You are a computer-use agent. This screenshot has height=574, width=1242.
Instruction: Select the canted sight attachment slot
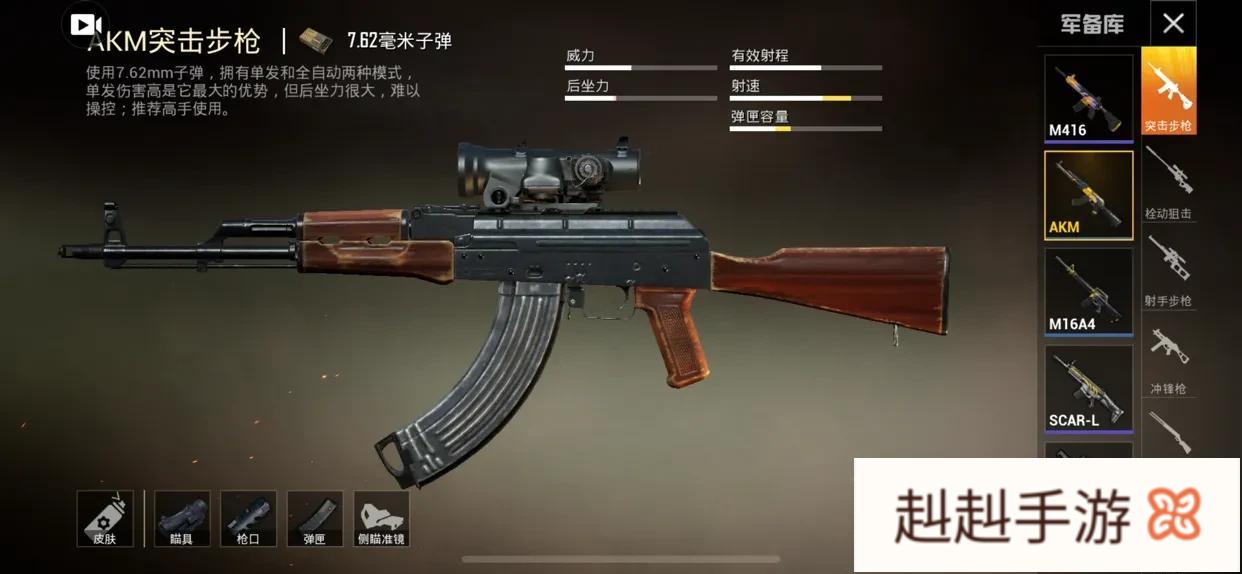[381, 518]
